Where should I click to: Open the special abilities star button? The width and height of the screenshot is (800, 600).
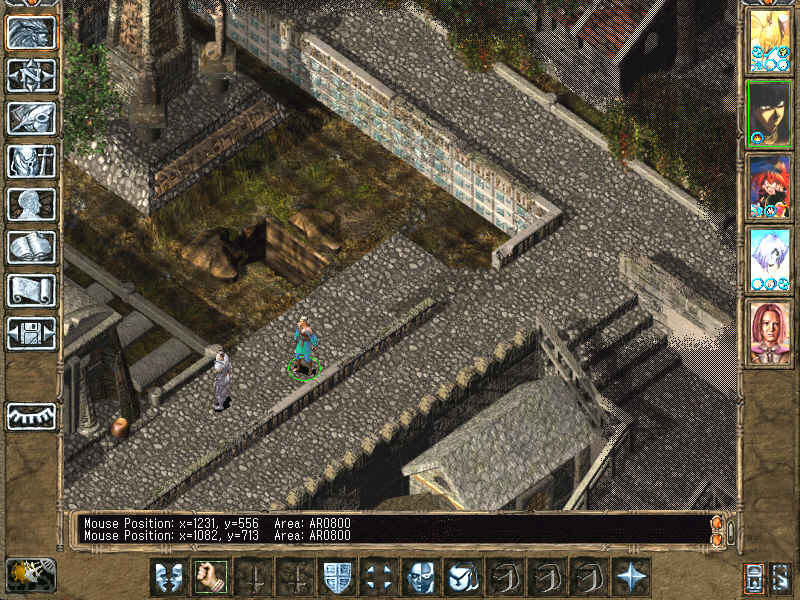(x=631, y=576)
